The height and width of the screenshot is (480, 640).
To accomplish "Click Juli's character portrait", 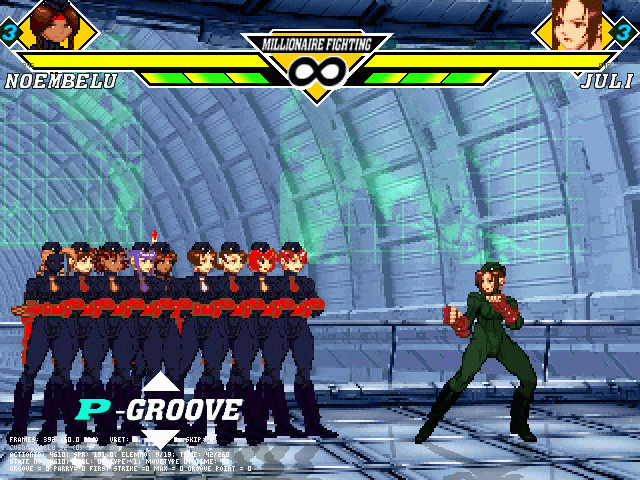I will click(x=580, y=26).
